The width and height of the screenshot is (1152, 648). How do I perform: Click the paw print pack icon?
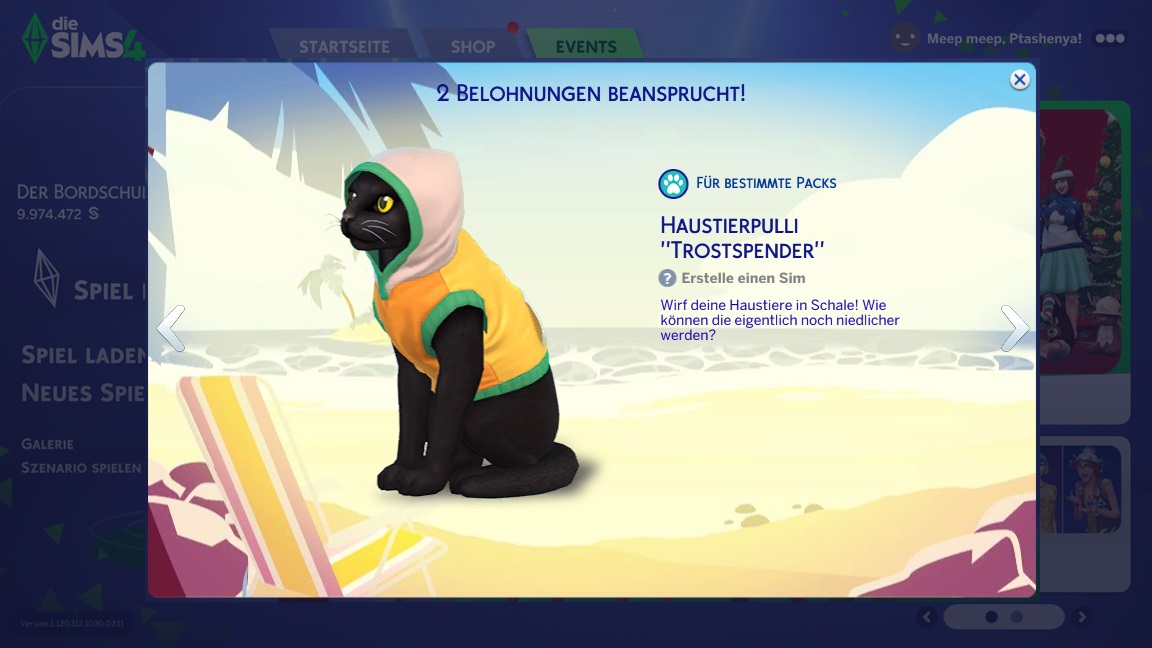click(673, 183)
